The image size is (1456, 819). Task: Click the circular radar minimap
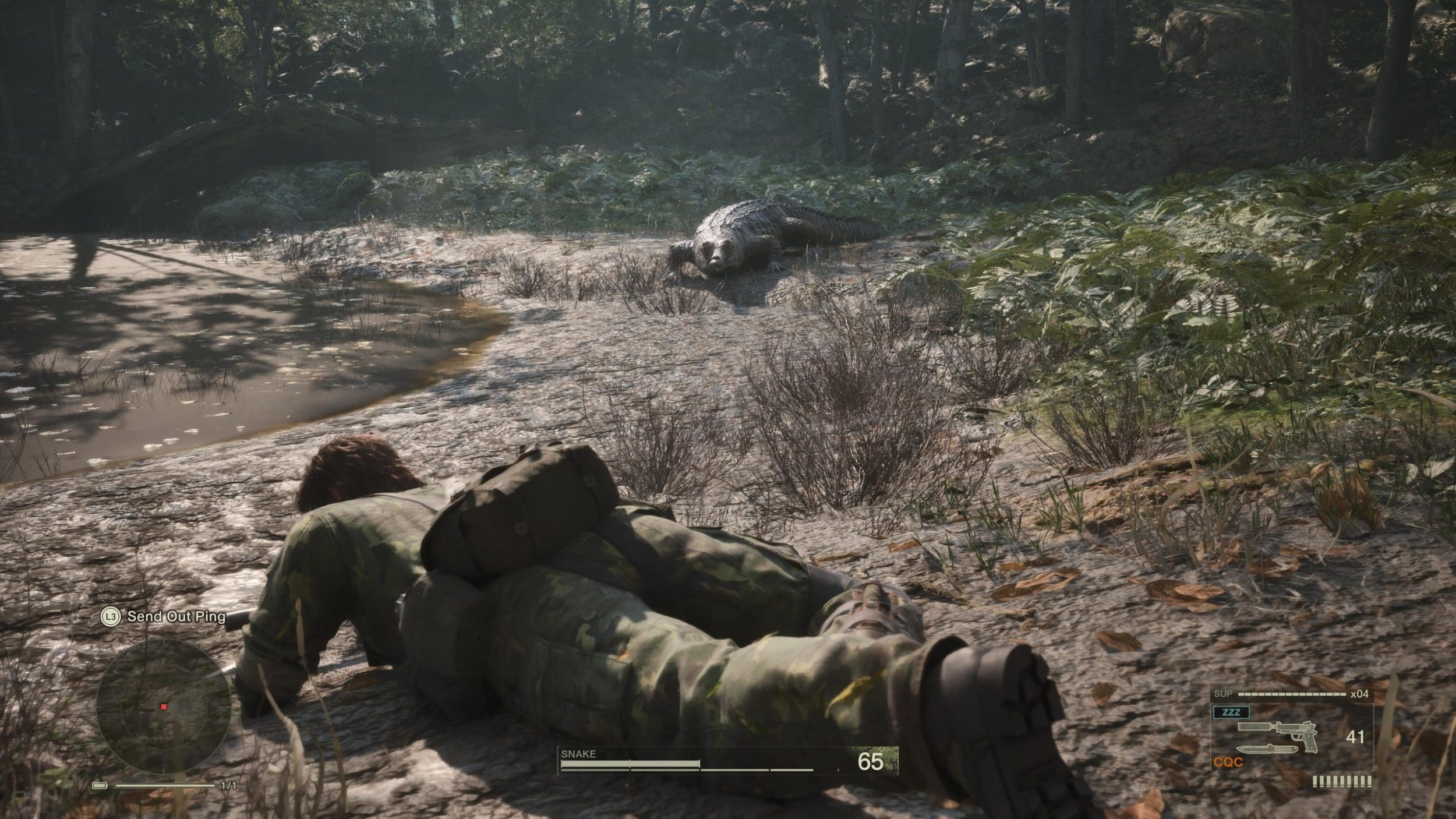[x=164, y=707]
